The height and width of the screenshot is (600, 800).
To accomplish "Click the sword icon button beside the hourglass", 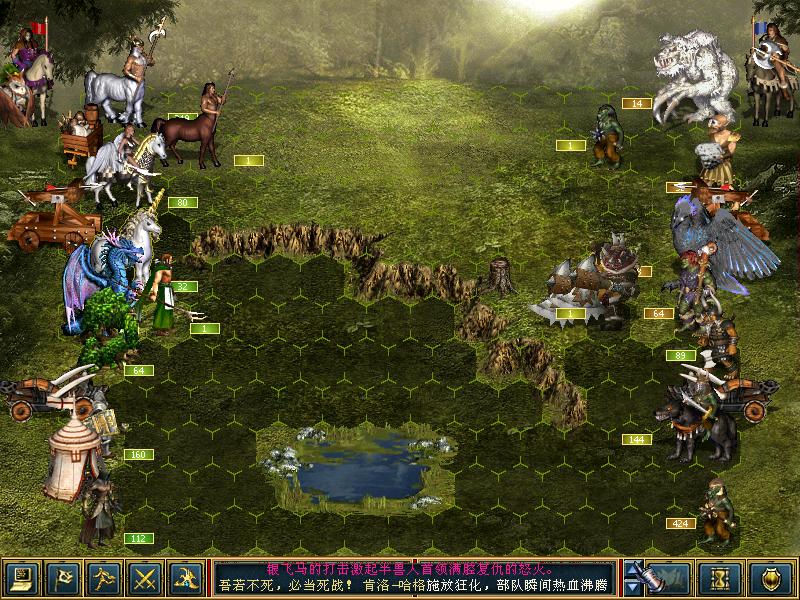I will point(666,577).
